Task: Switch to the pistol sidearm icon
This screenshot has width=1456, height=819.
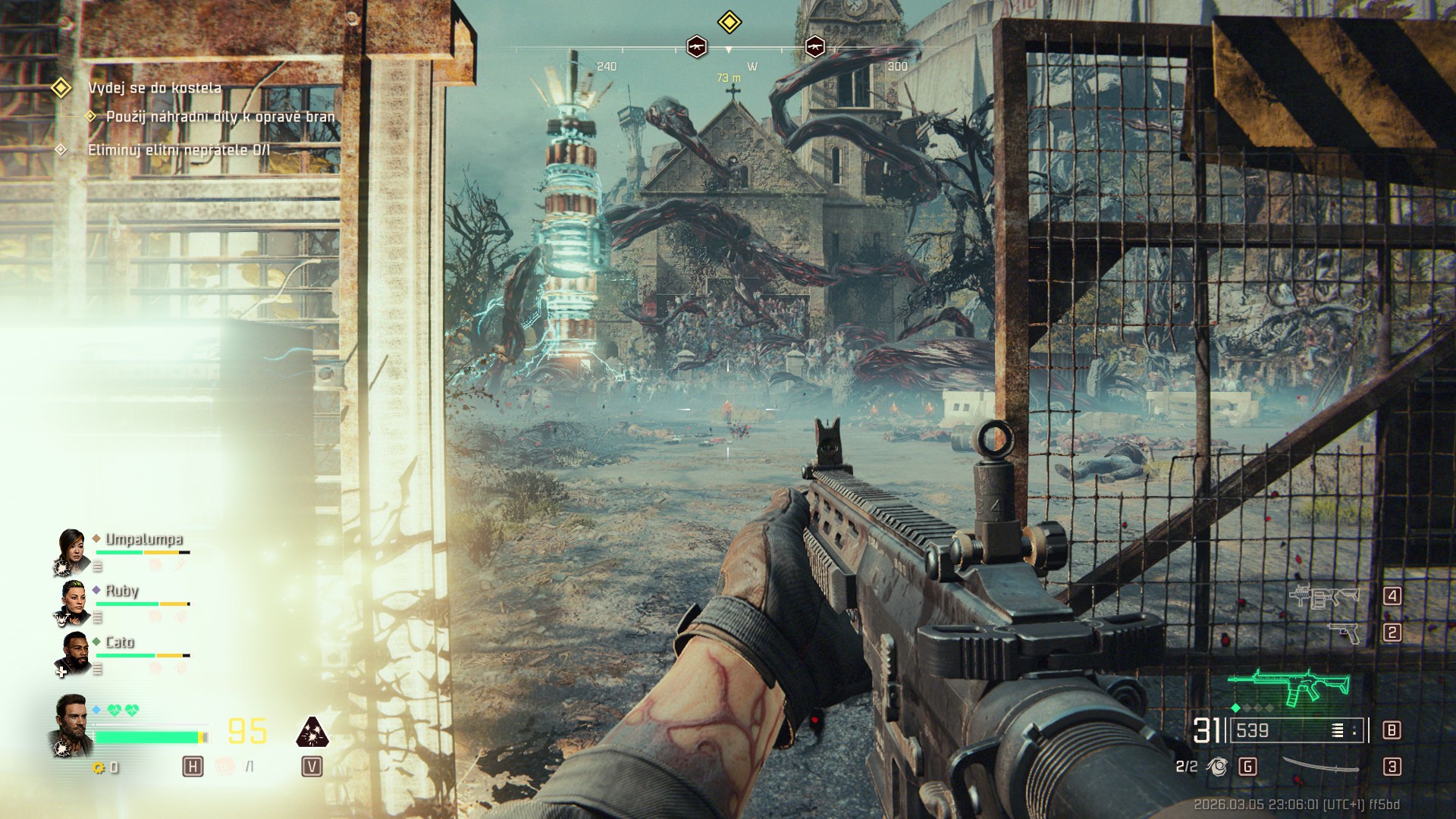Action: pos(1345,632)
